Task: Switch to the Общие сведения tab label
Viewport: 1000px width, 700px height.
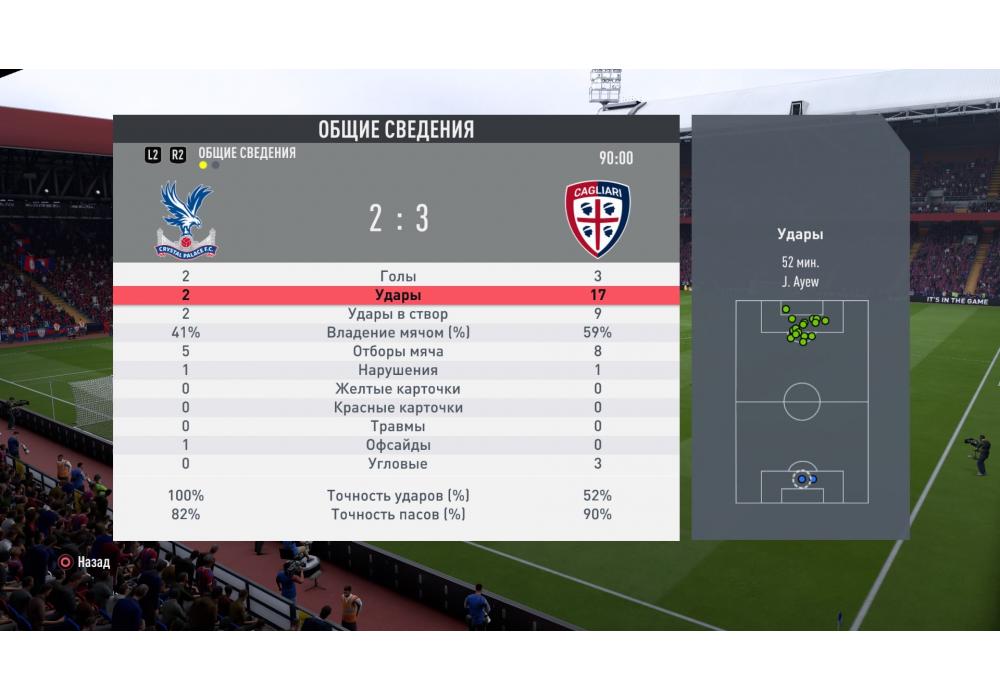Action: [247, 153]
